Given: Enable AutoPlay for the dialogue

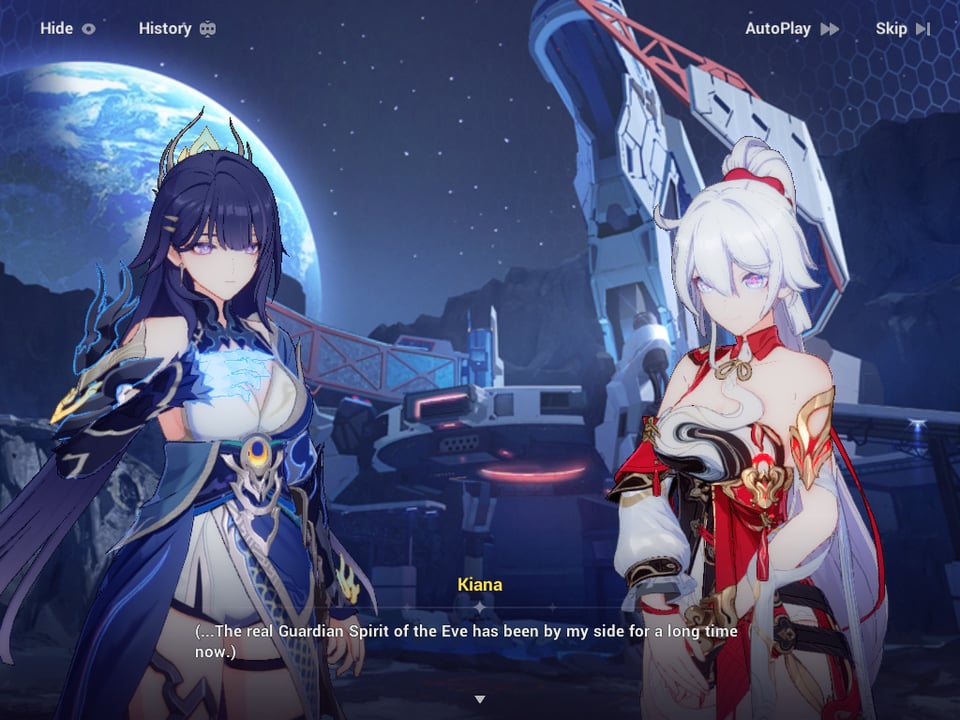Looking at the screenshot, I should 791,29.
